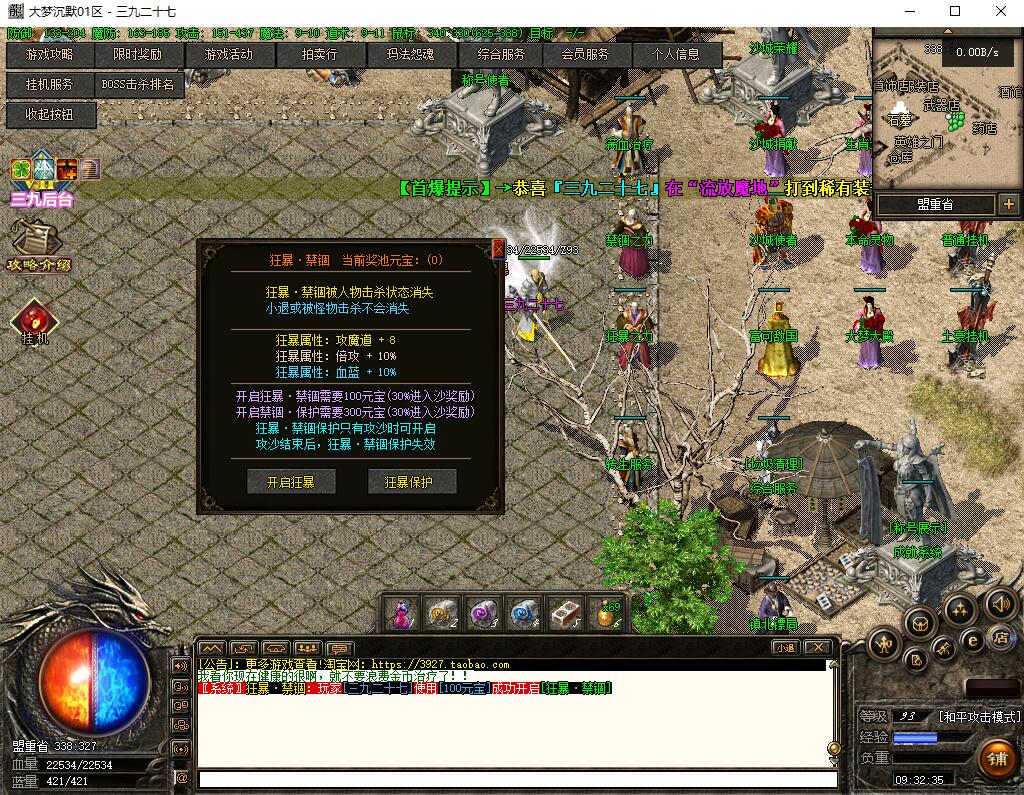Viewport: 1024px width, 795px height.
Task: Toggle the sound speaker button
Action: point(1001,603)
